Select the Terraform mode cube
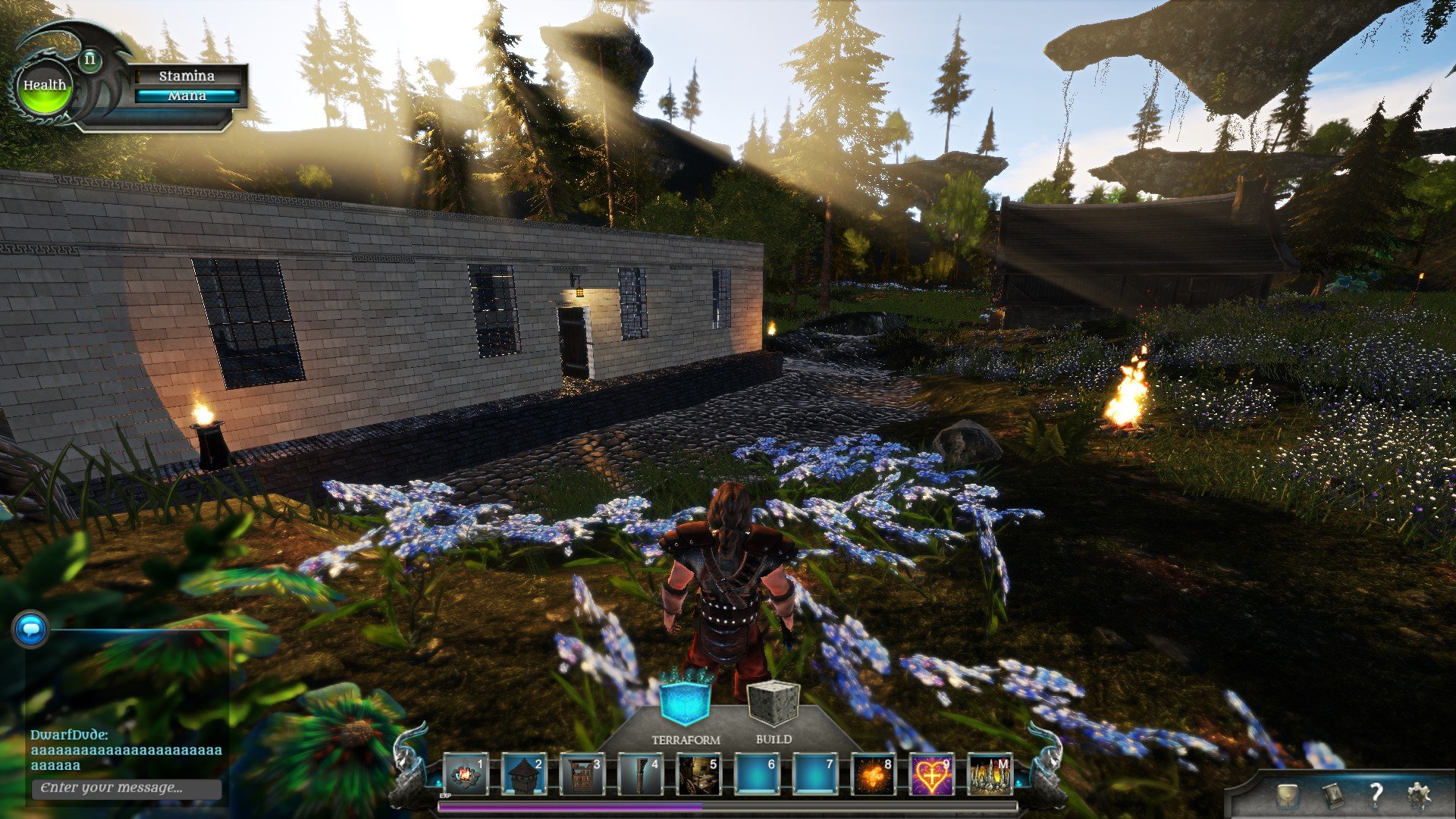 (685, 701)
